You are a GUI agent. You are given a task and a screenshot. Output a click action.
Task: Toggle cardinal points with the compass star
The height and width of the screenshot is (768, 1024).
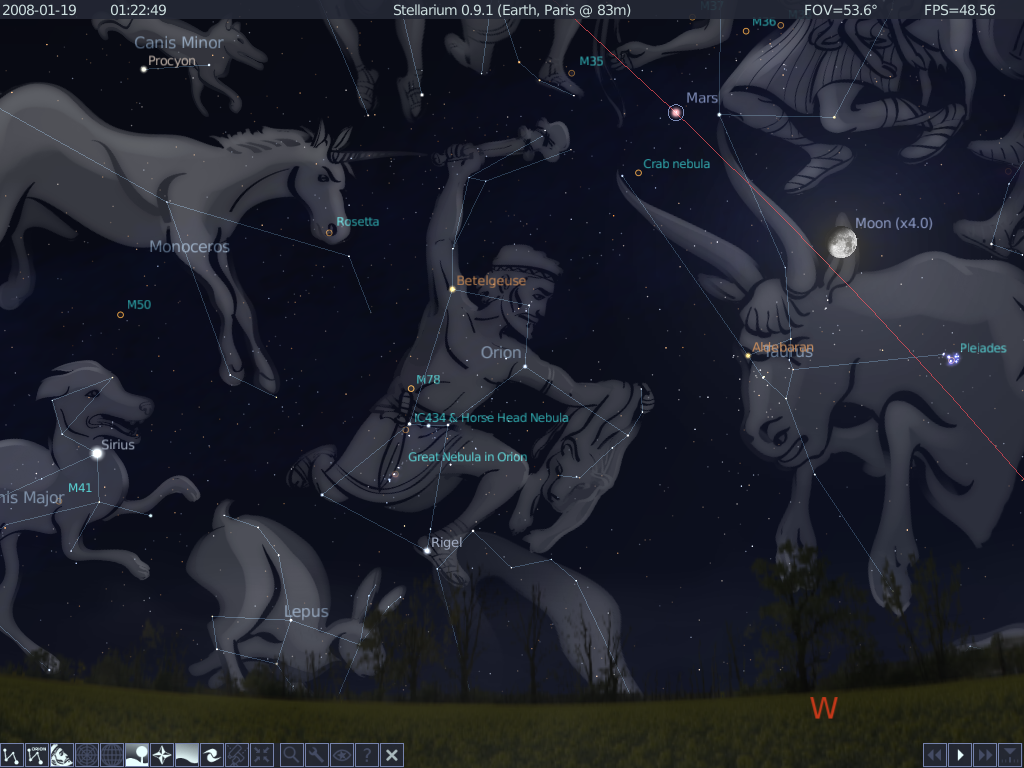pos(162,755)
